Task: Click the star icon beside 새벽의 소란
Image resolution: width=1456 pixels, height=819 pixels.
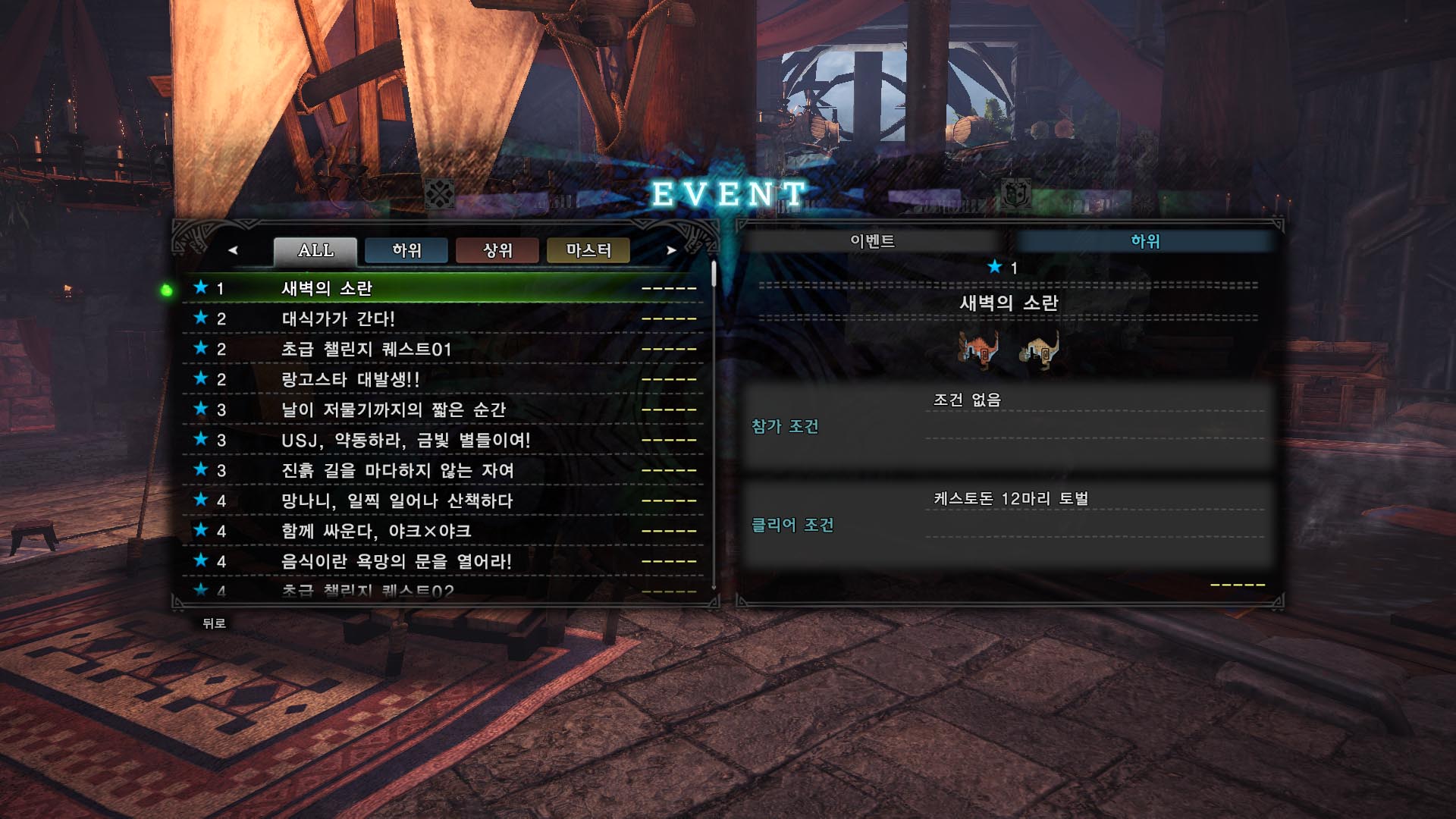Action: (199, 289)
